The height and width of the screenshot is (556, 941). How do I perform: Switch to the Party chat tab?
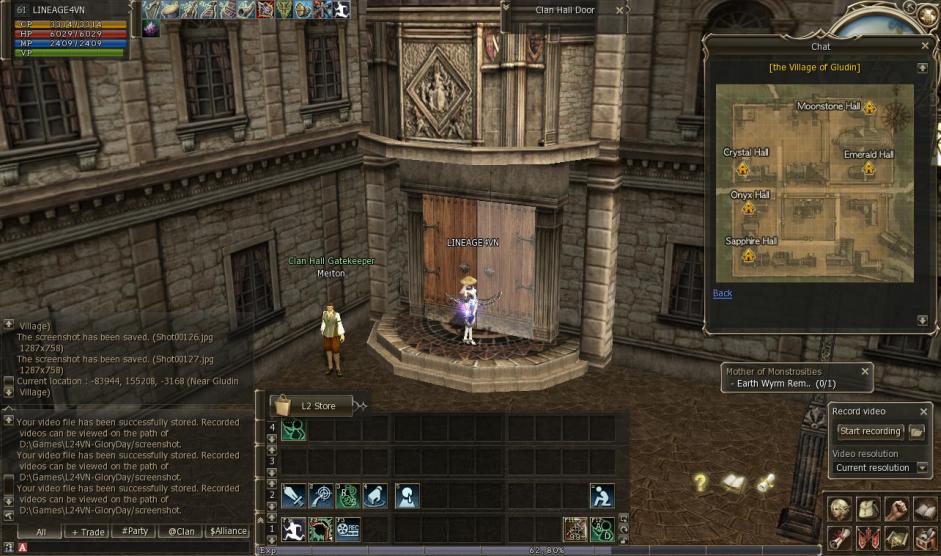point(134,532)
